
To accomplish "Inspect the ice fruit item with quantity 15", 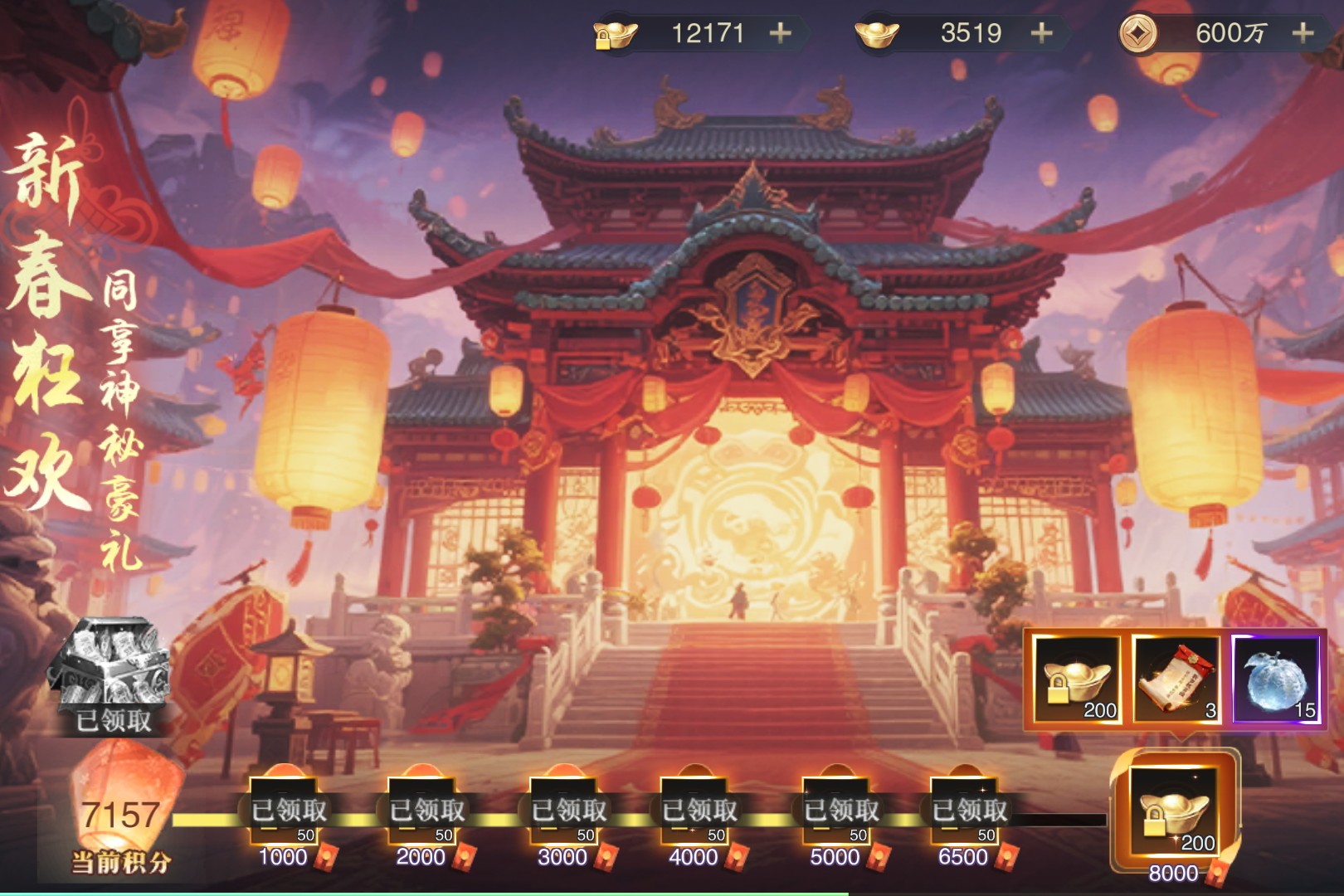I will (x=1276, y=680).
